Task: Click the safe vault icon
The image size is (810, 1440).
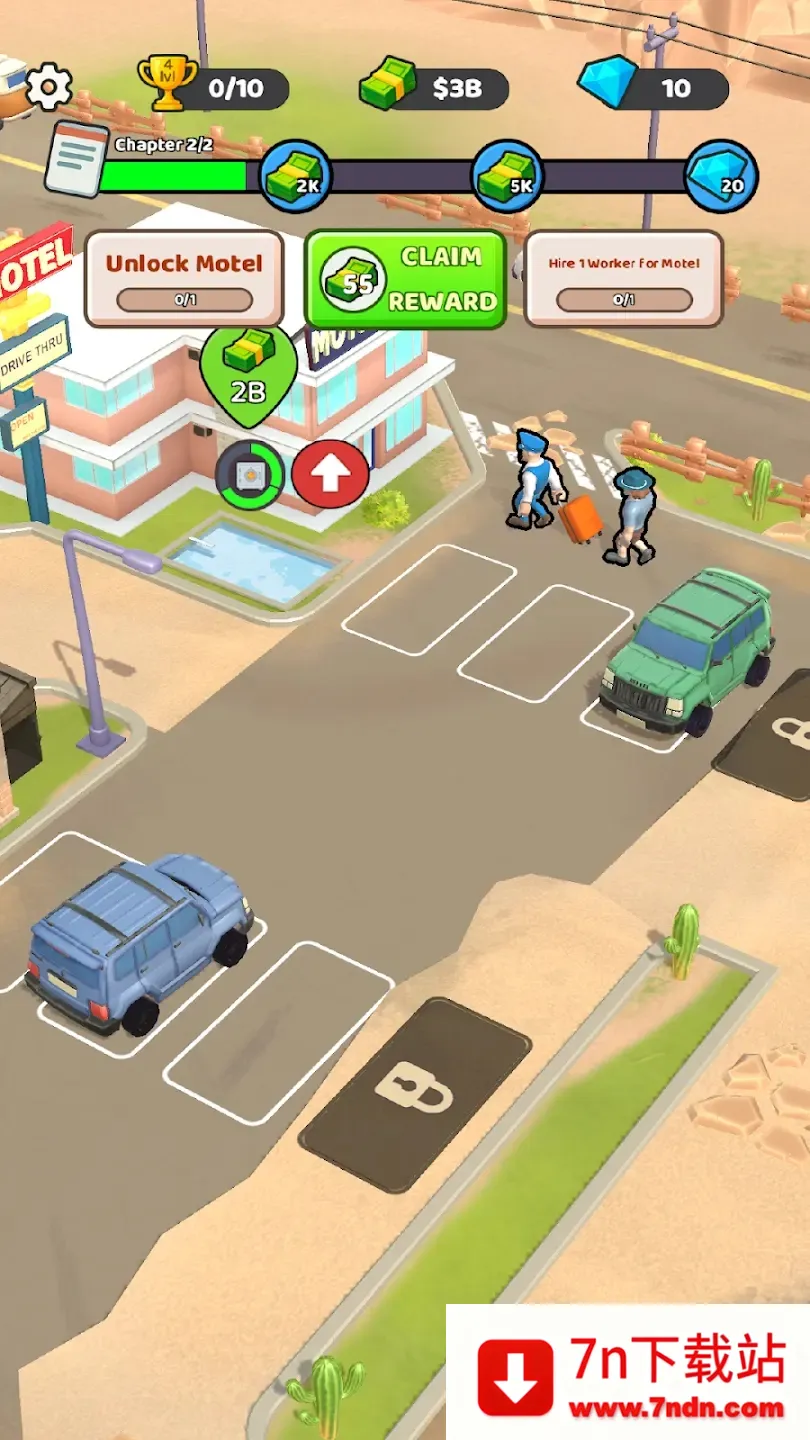Action: (250, 475)
